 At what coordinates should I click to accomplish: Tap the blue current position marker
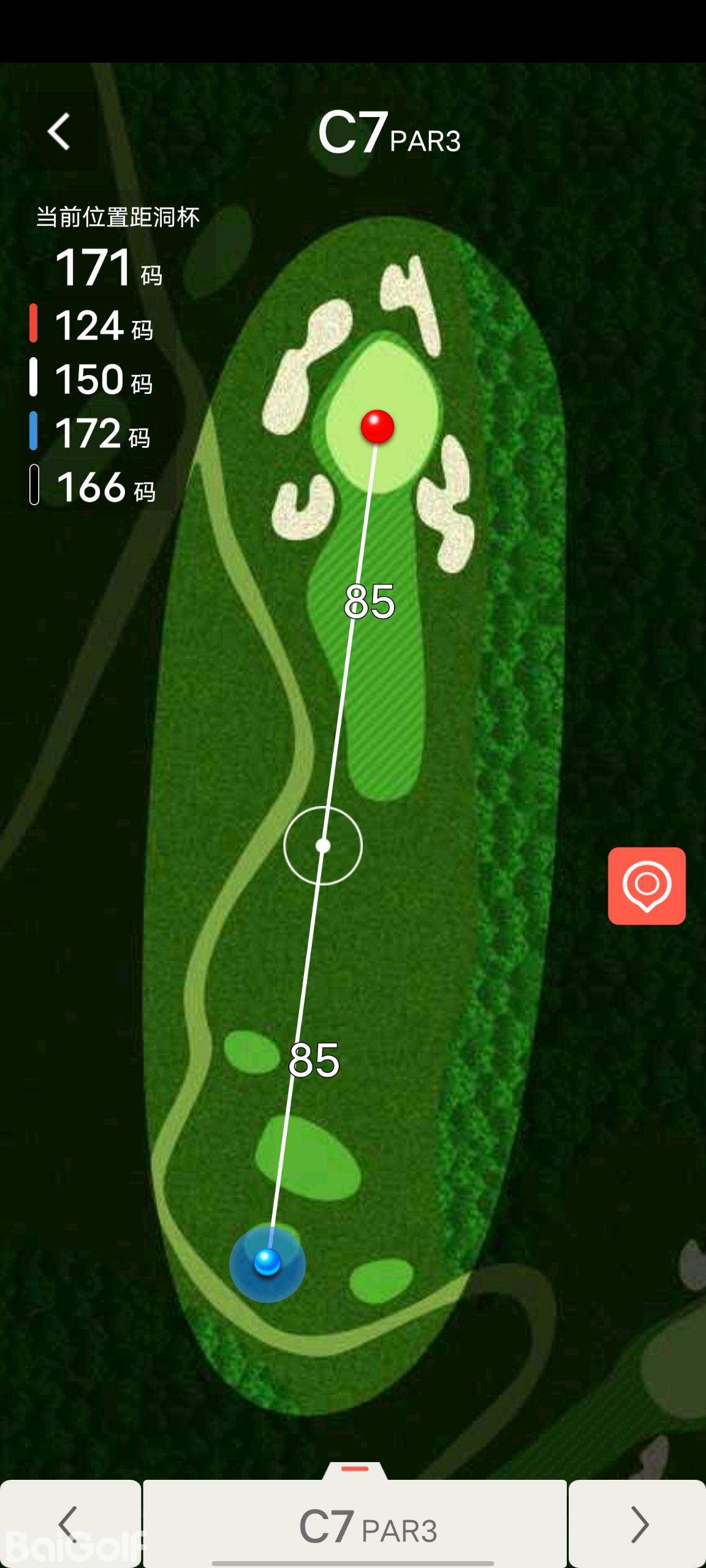click(x=267, y=1263)
